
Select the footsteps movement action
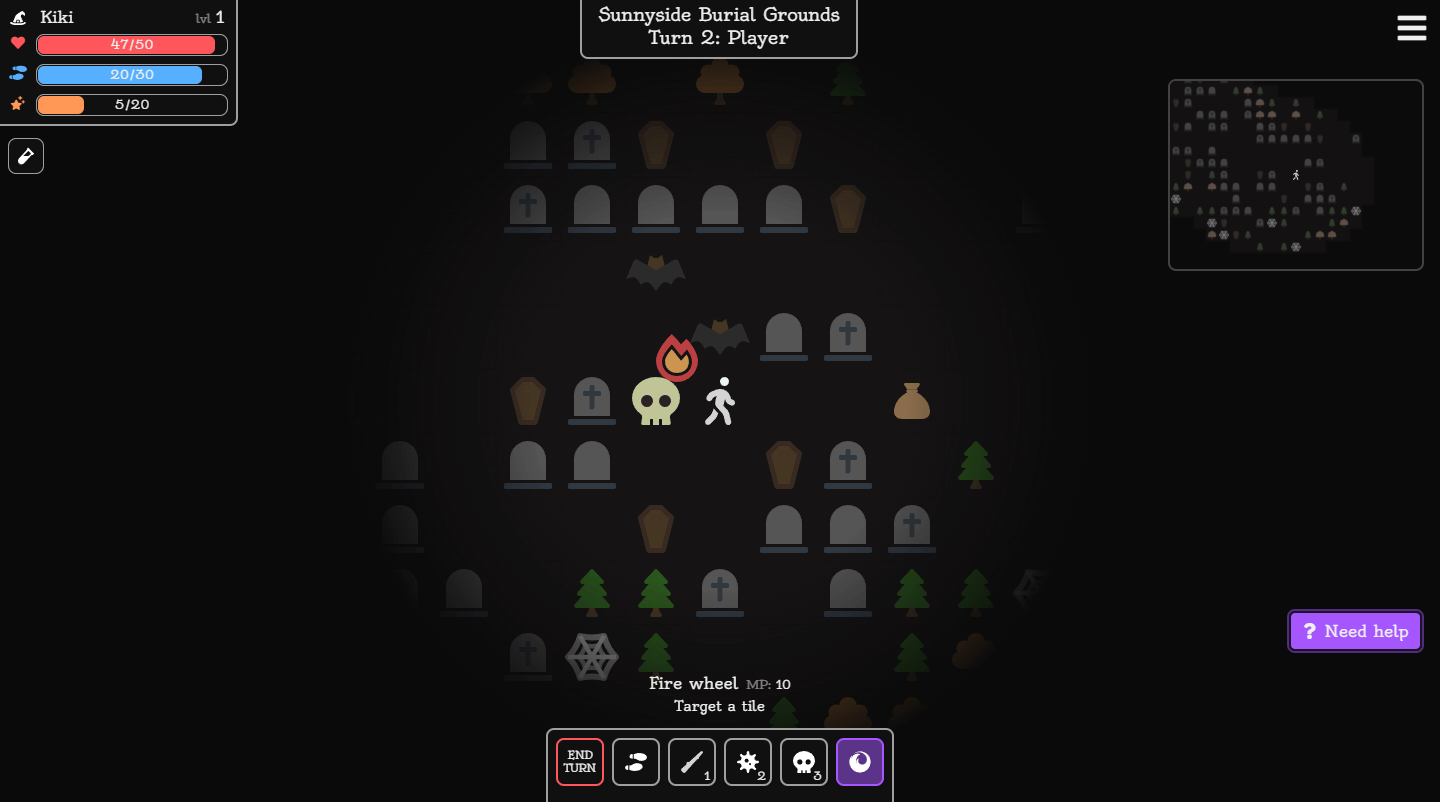[636, 762]
